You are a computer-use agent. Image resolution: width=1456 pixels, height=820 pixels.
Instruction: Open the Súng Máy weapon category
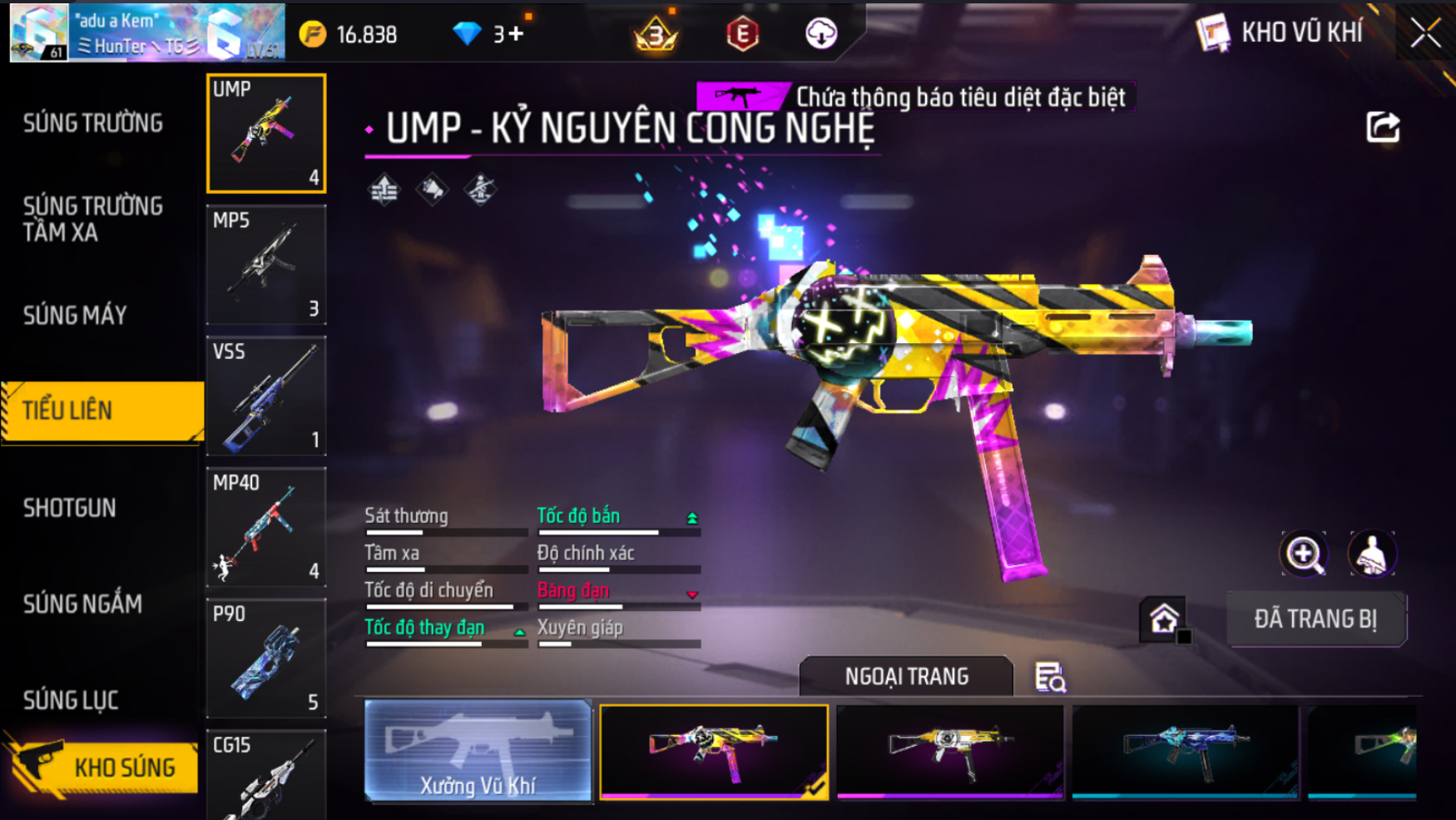coord(75,316)
